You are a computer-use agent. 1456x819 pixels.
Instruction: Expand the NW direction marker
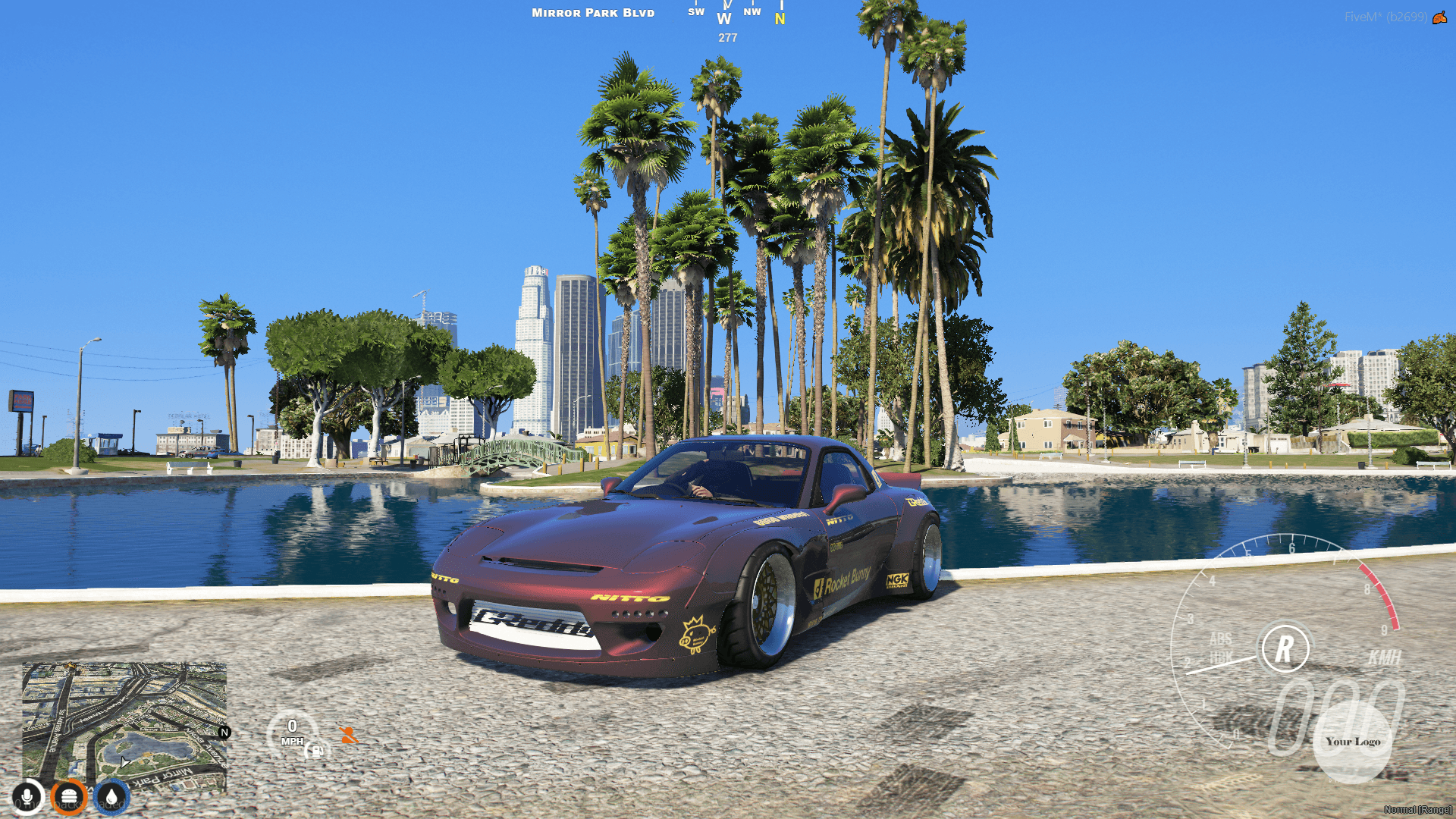(752, 12)
